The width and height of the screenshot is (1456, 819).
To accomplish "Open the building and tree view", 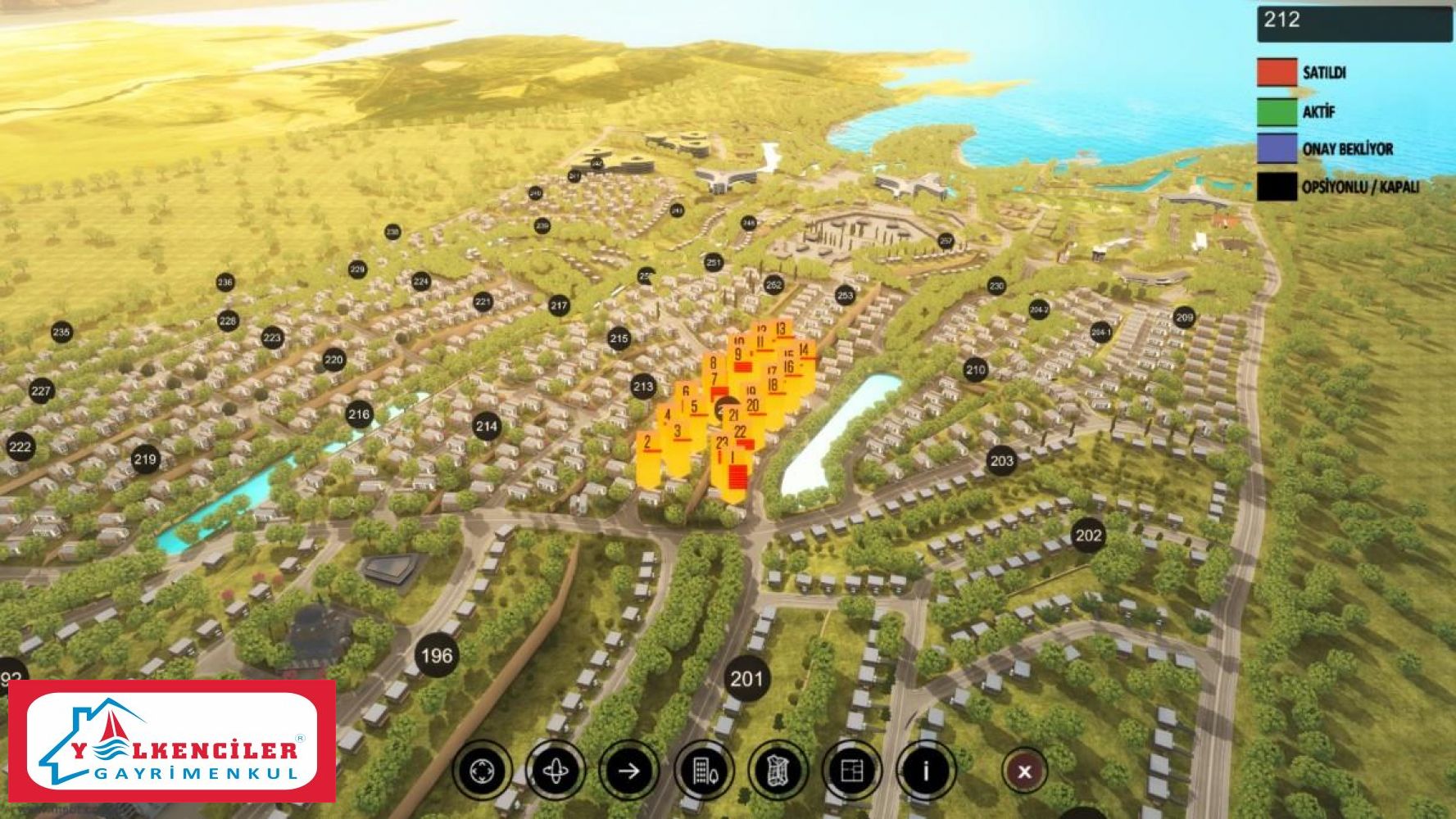I will (703, 771).
